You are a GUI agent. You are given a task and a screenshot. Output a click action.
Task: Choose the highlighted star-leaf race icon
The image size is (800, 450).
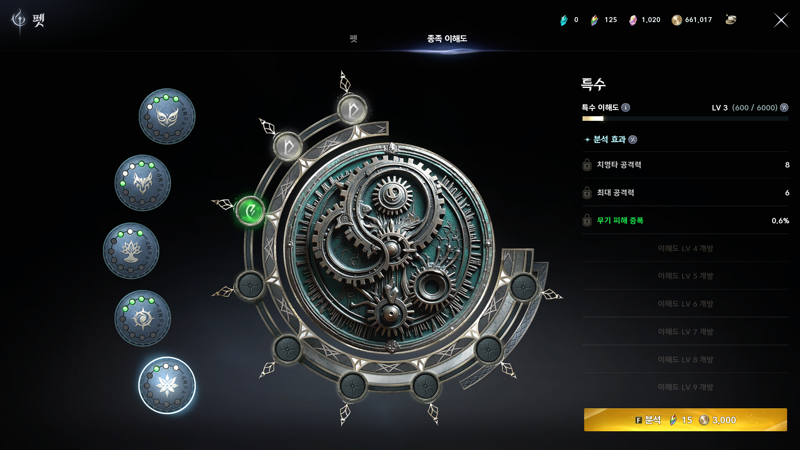tap(166, 385)
